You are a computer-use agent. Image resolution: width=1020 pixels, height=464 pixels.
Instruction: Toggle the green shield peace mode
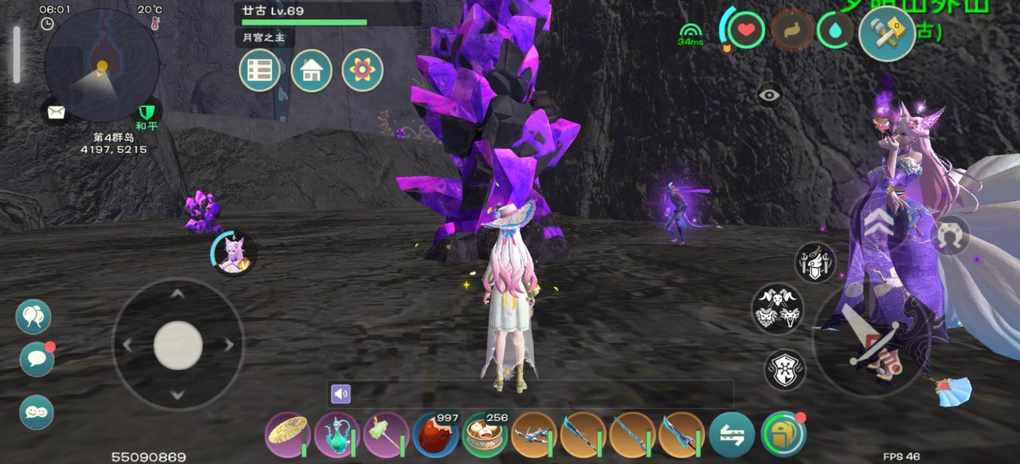[147, 111]
